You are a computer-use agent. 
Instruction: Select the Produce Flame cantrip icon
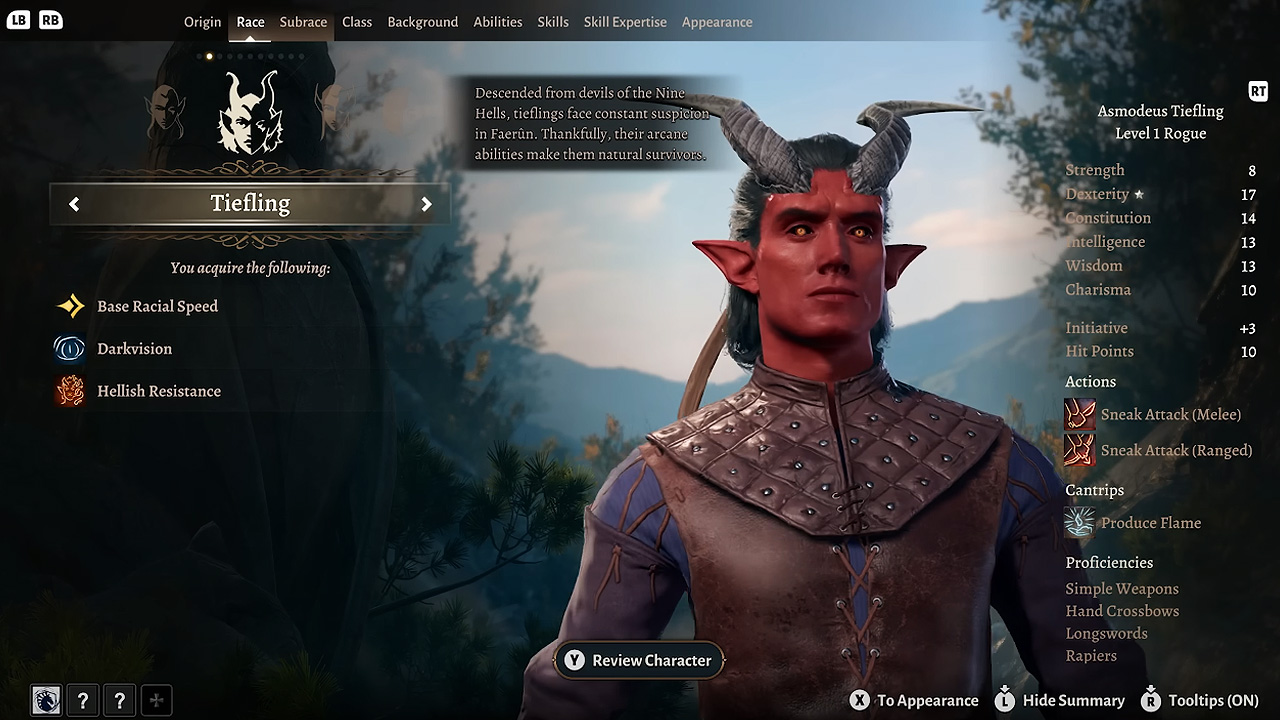point(1079,521)
